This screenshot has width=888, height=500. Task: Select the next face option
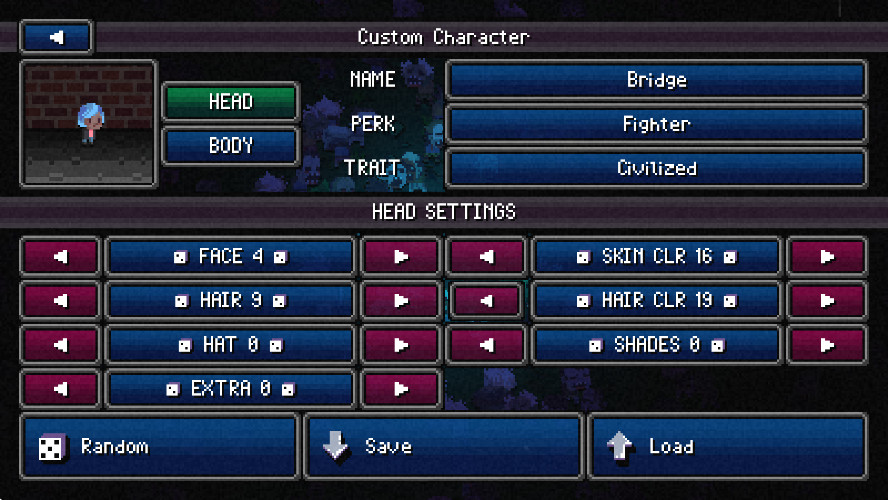coord(401,257)
